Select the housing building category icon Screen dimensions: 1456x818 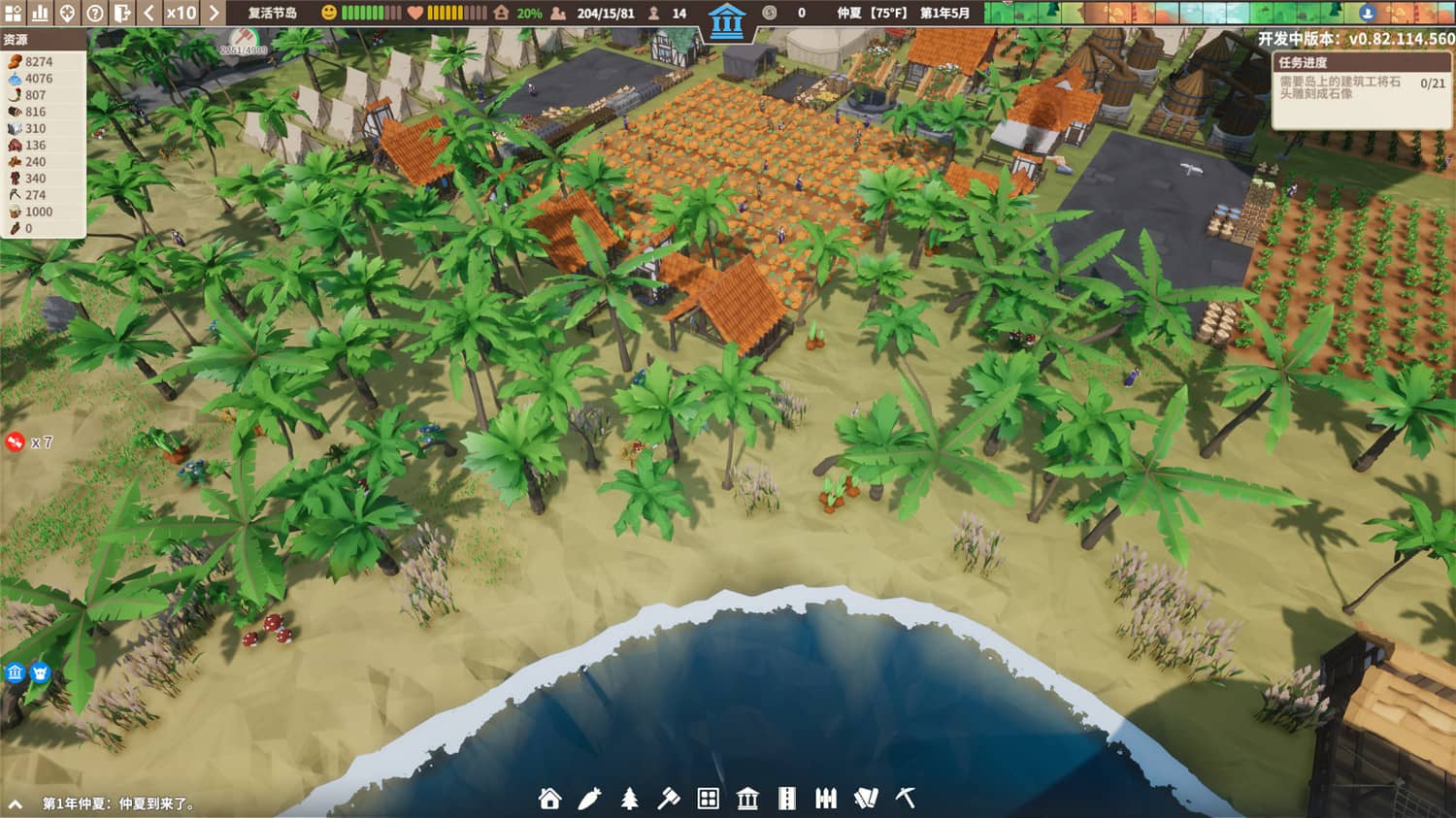549,802
